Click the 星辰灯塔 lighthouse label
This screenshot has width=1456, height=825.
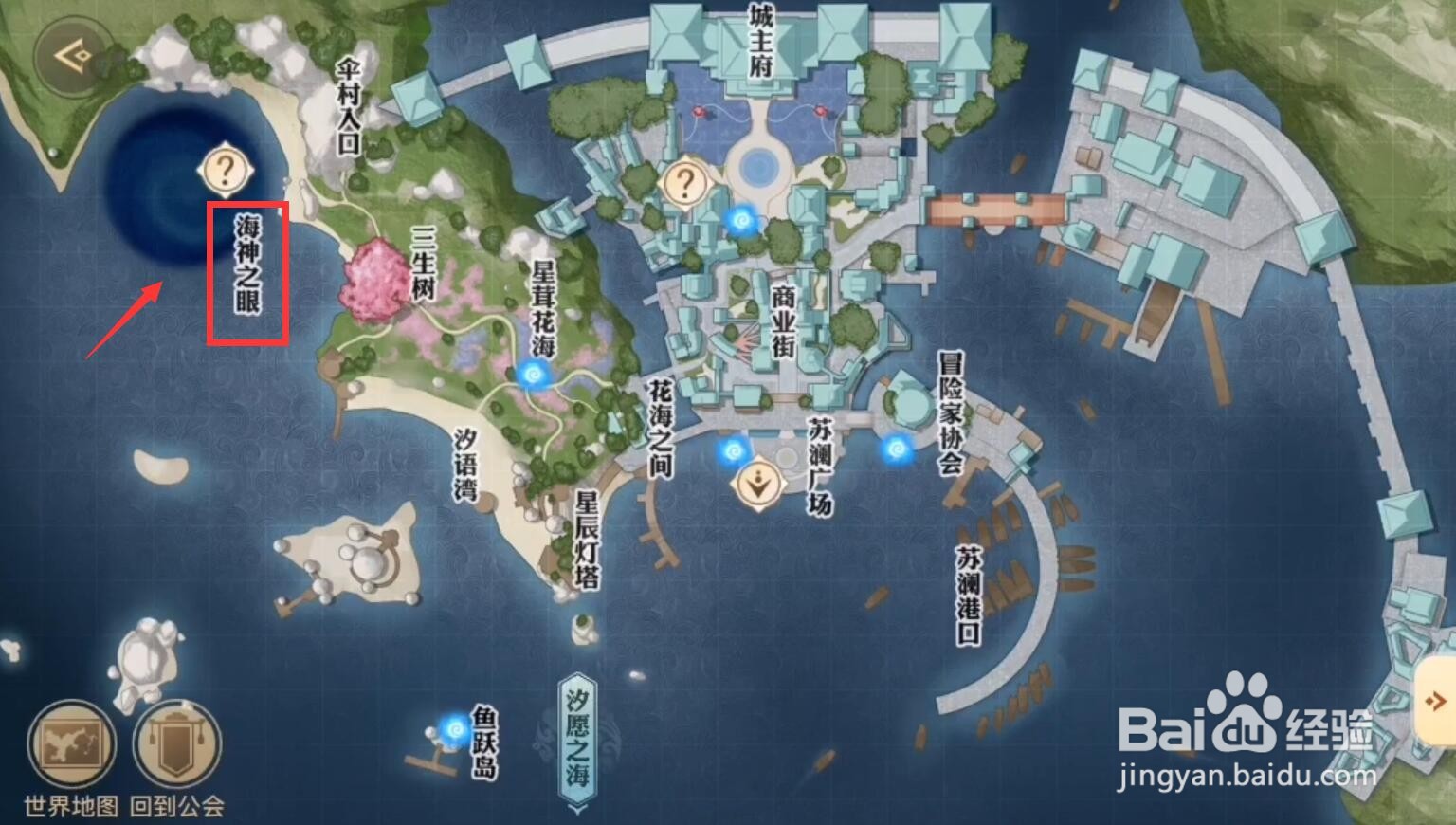(x=587, y=541)
